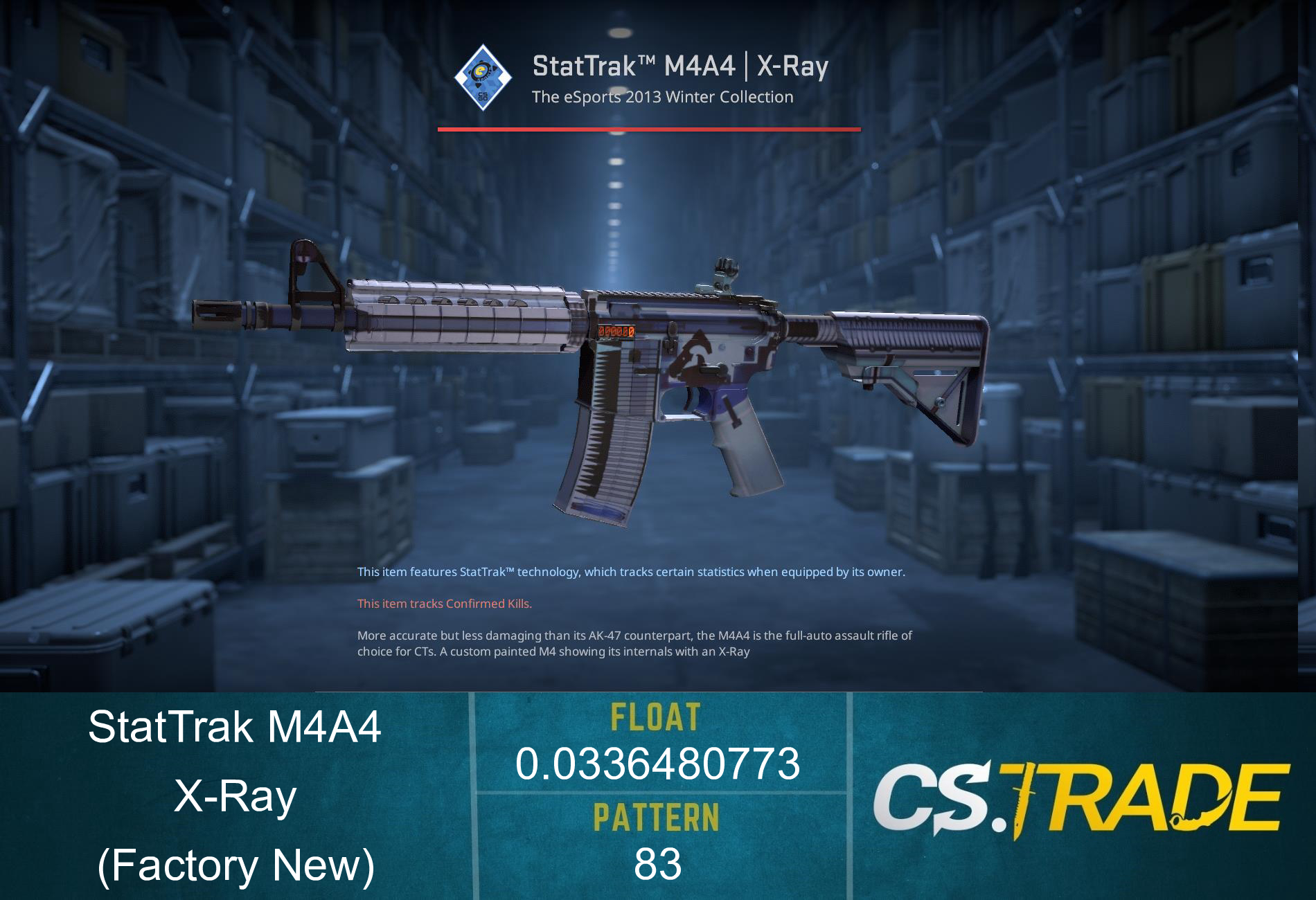Screen dimensions: 1316x900
Task: Collapse the weapon description paragraph
Action: pos(634,644)
